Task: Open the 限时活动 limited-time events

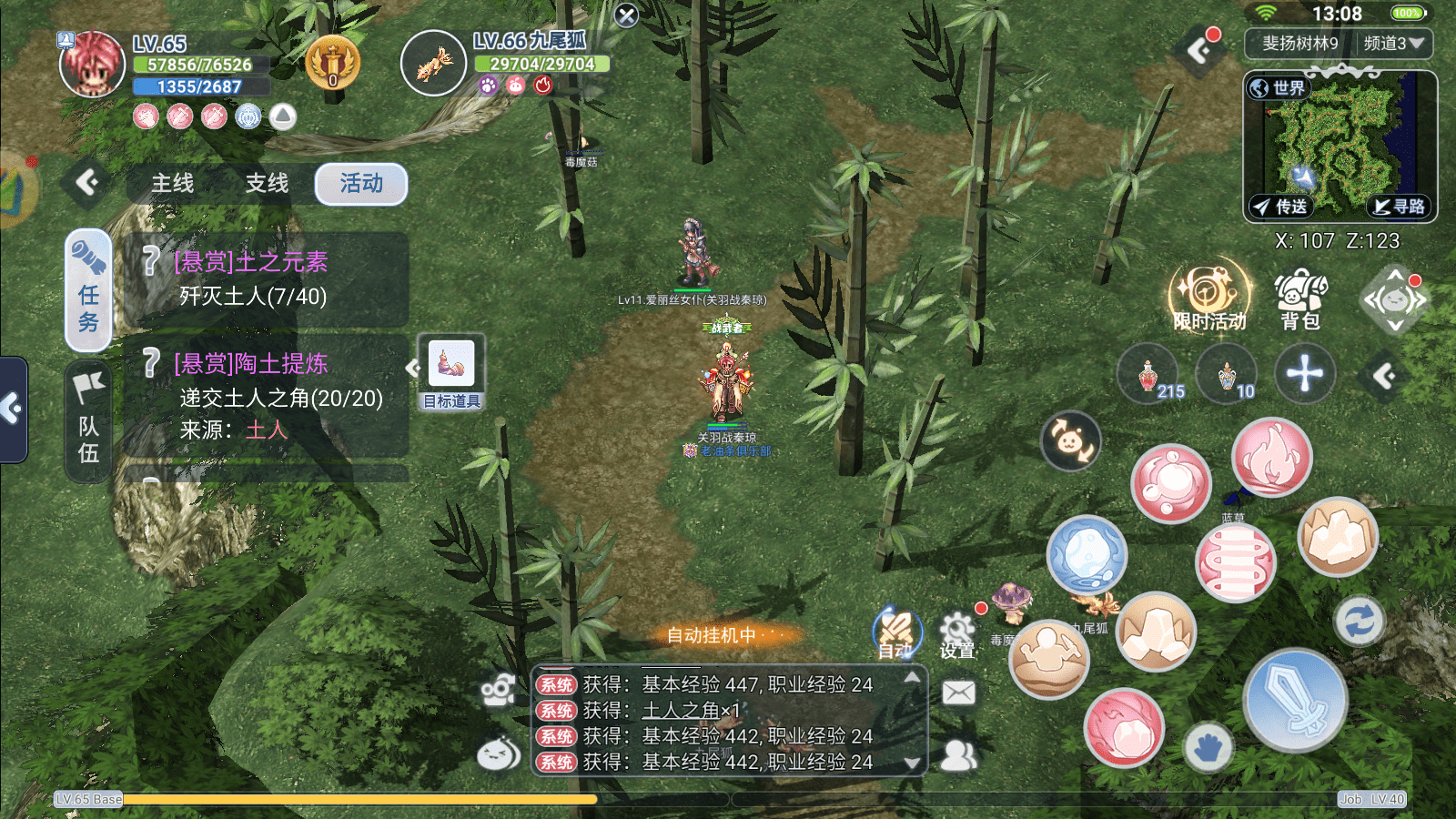Action: pyautogui.click(x=1208, y=298)
